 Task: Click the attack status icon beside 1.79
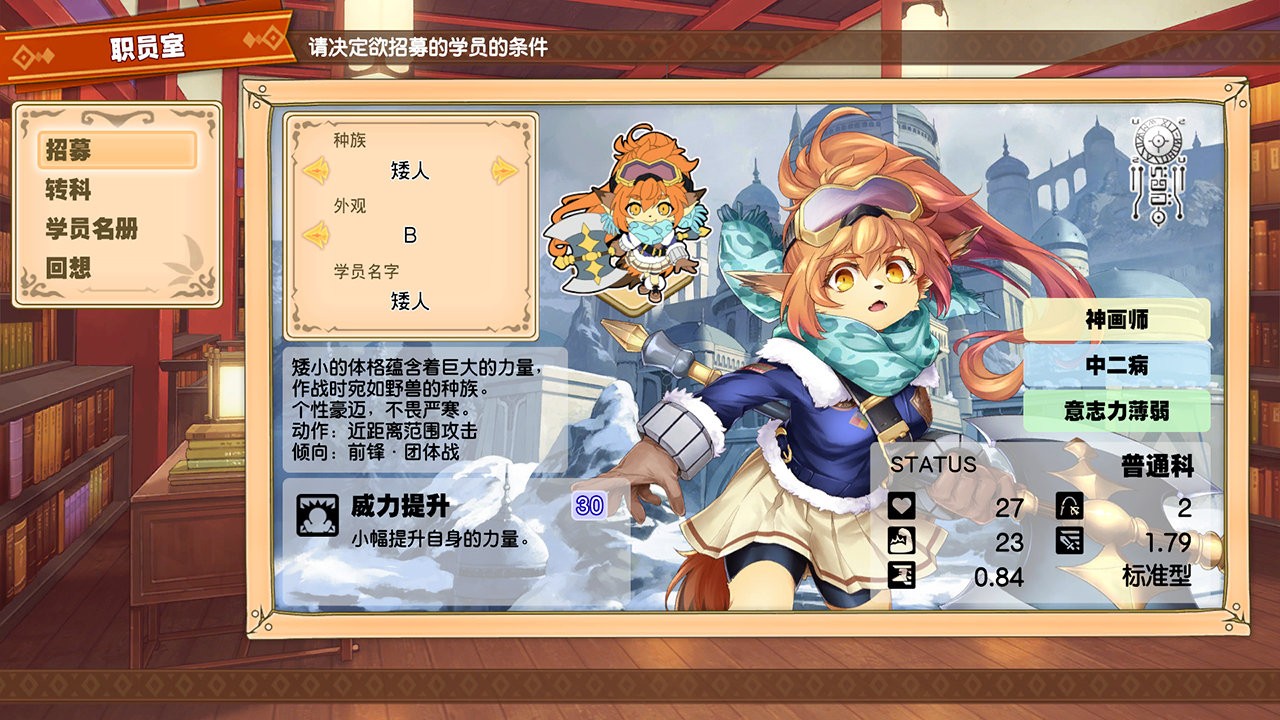pos(1068,542)
